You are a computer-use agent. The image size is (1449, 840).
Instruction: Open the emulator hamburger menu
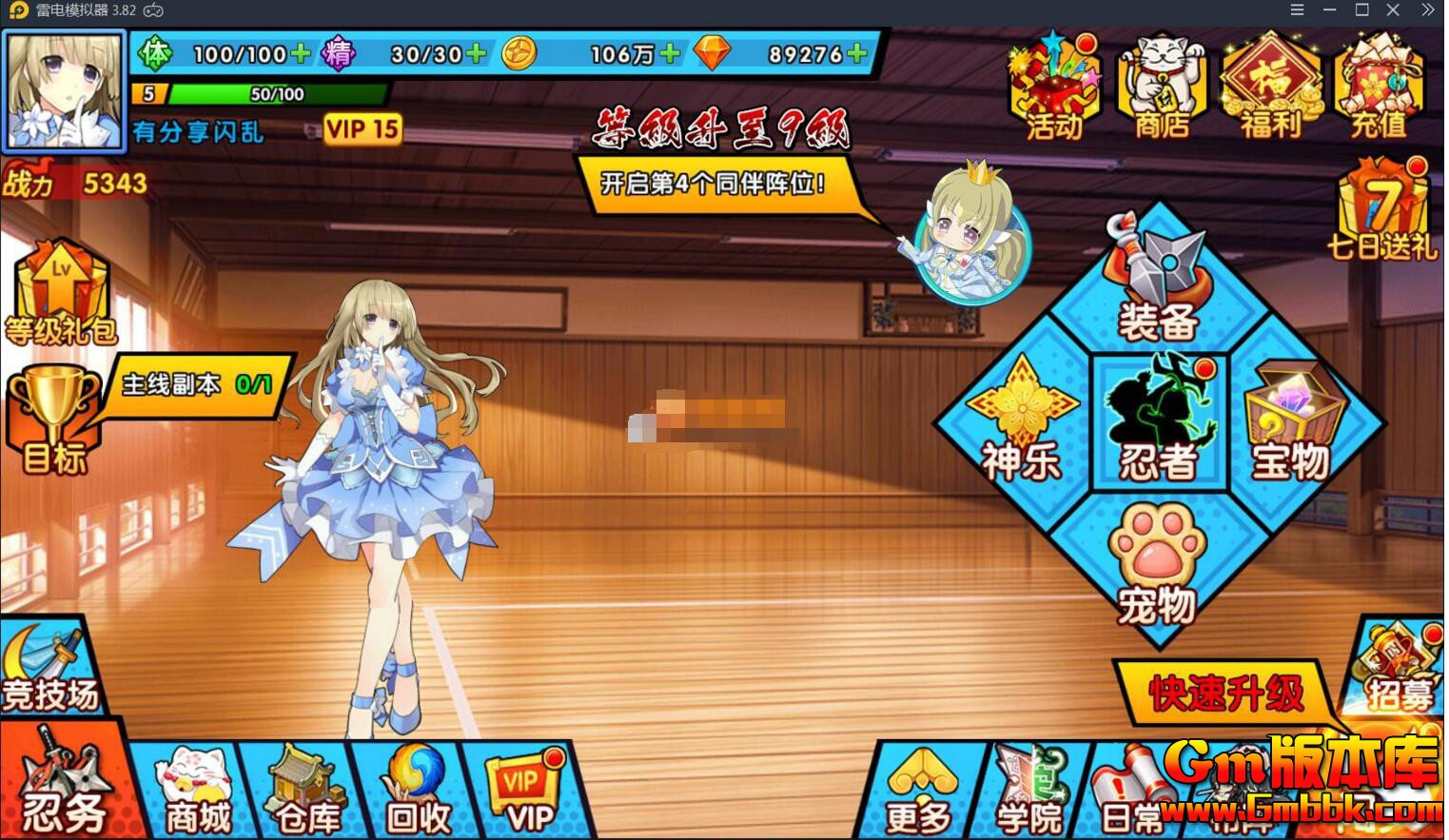pyautogui.click(x=1296, y=10)
